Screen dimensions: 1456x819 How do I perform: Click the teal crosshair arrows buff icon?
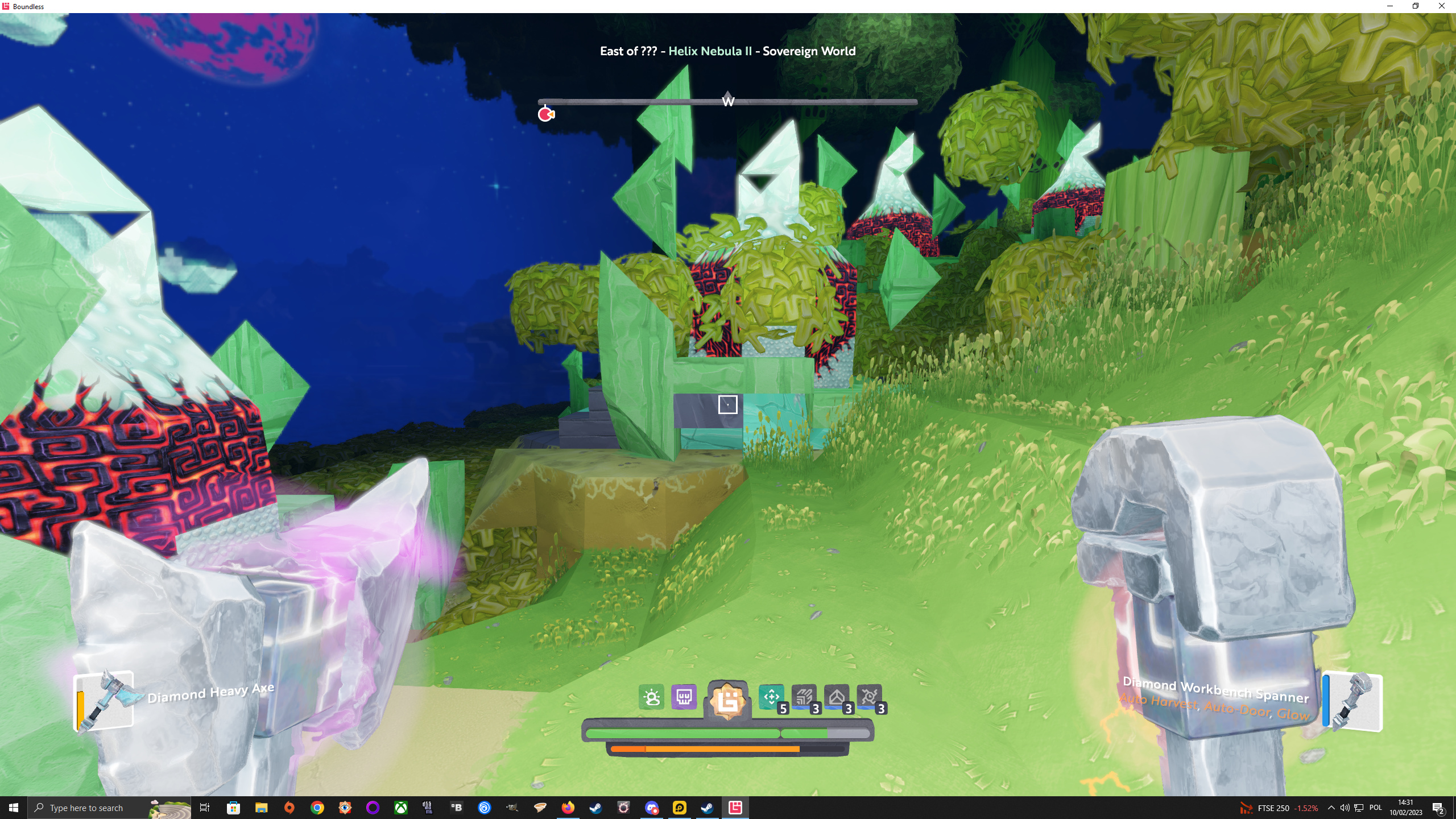771,697
